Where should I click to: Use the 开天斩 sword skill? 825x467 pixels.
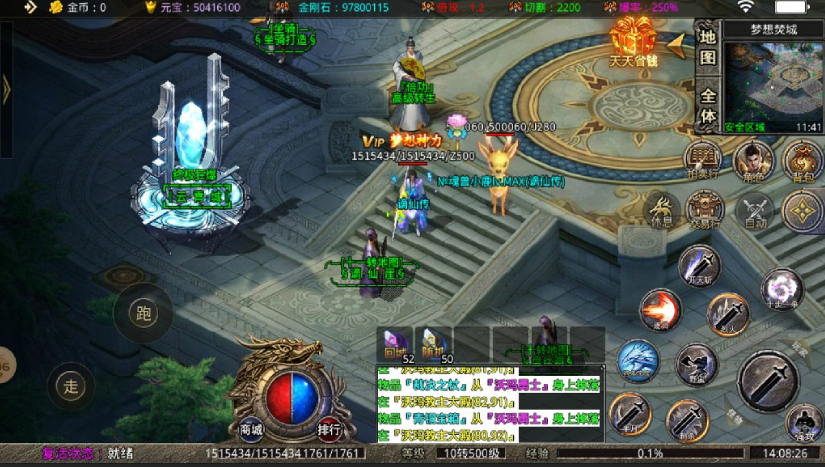click(x=700, y=265)
